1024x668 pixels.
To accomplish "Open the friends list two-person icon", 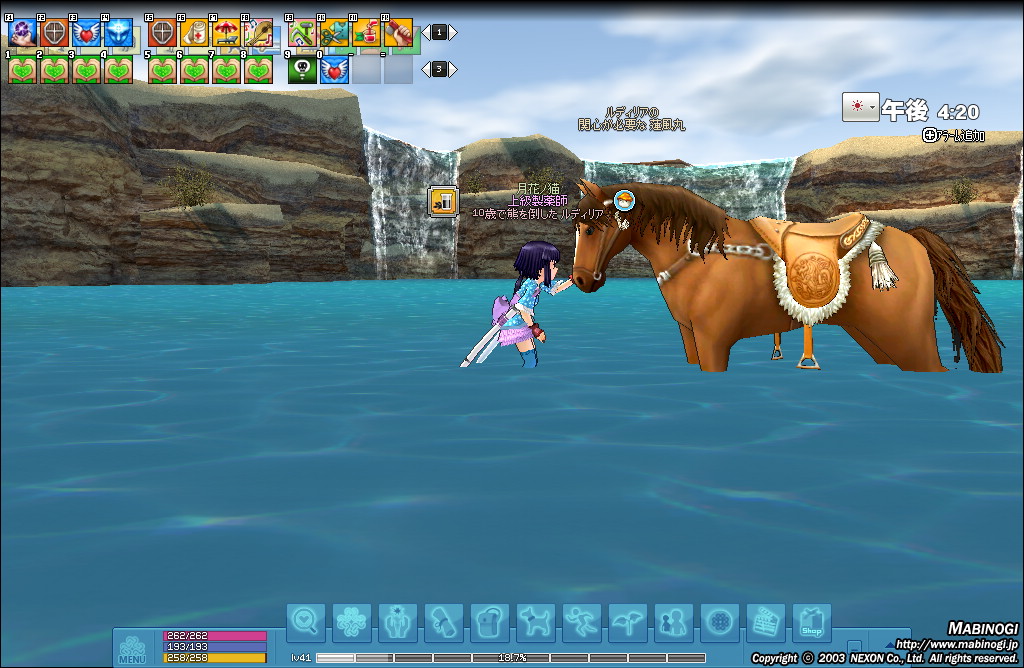I will [674, 623].
